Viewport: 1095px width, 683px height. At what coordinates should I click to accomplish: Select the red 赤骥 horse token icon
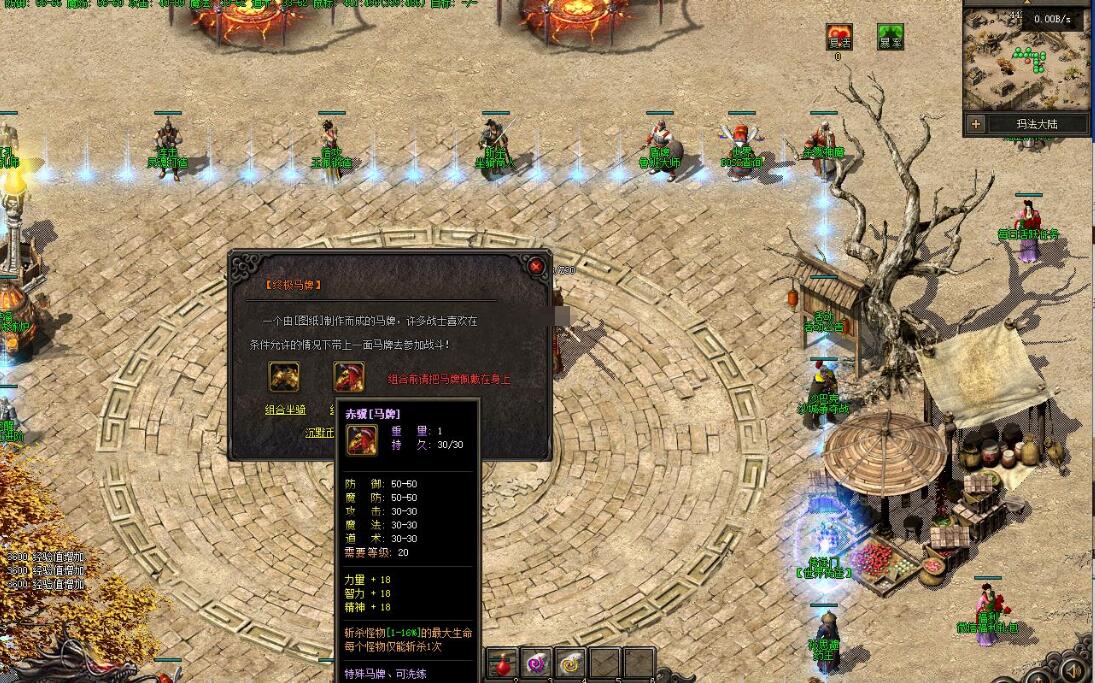[349, 376]
